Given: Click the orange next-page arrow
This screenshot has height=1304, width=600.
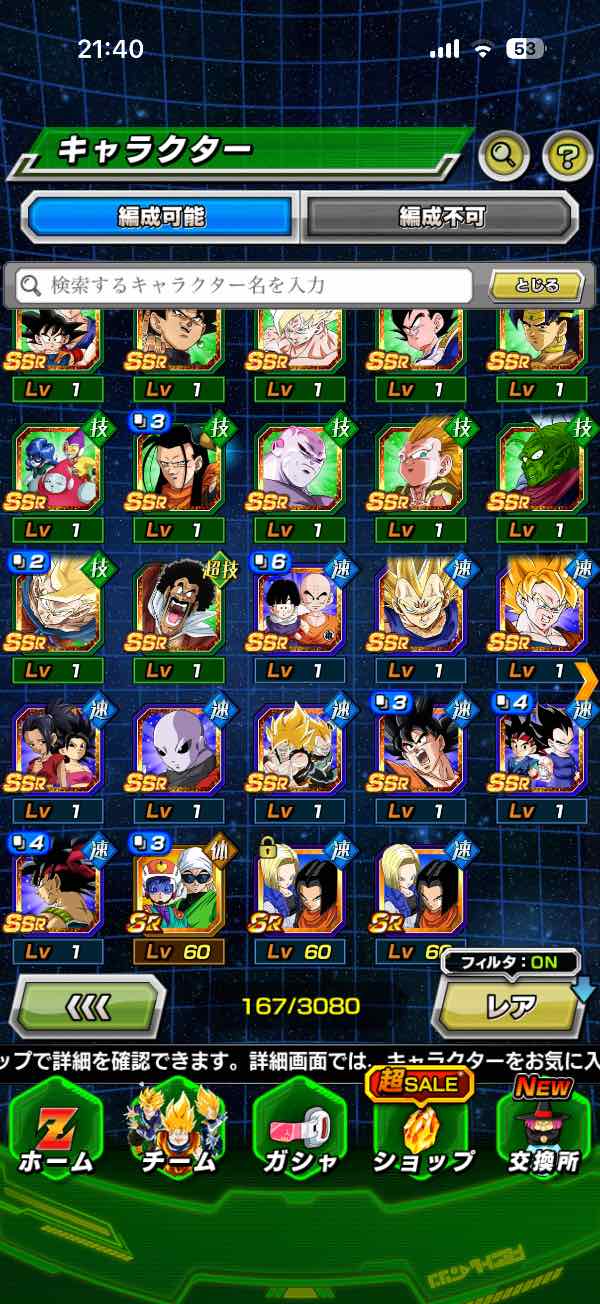Looking at the screenshot, I should point(587,678).
